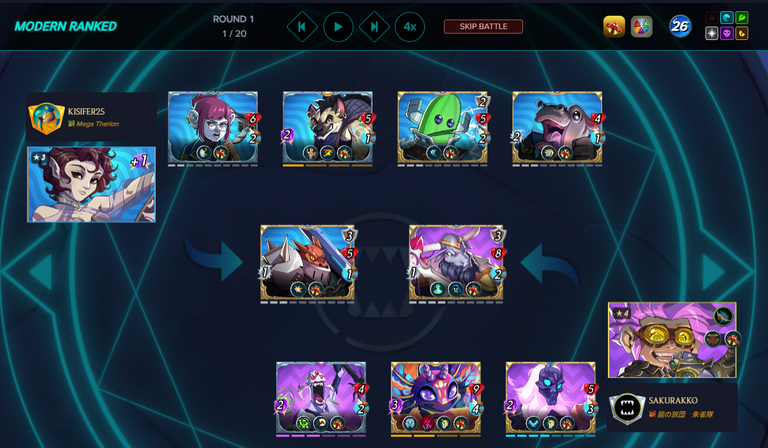Inspect the hooded skull-face monster card
This screenshot has width=768, height=448.
(x=551, y=398)
